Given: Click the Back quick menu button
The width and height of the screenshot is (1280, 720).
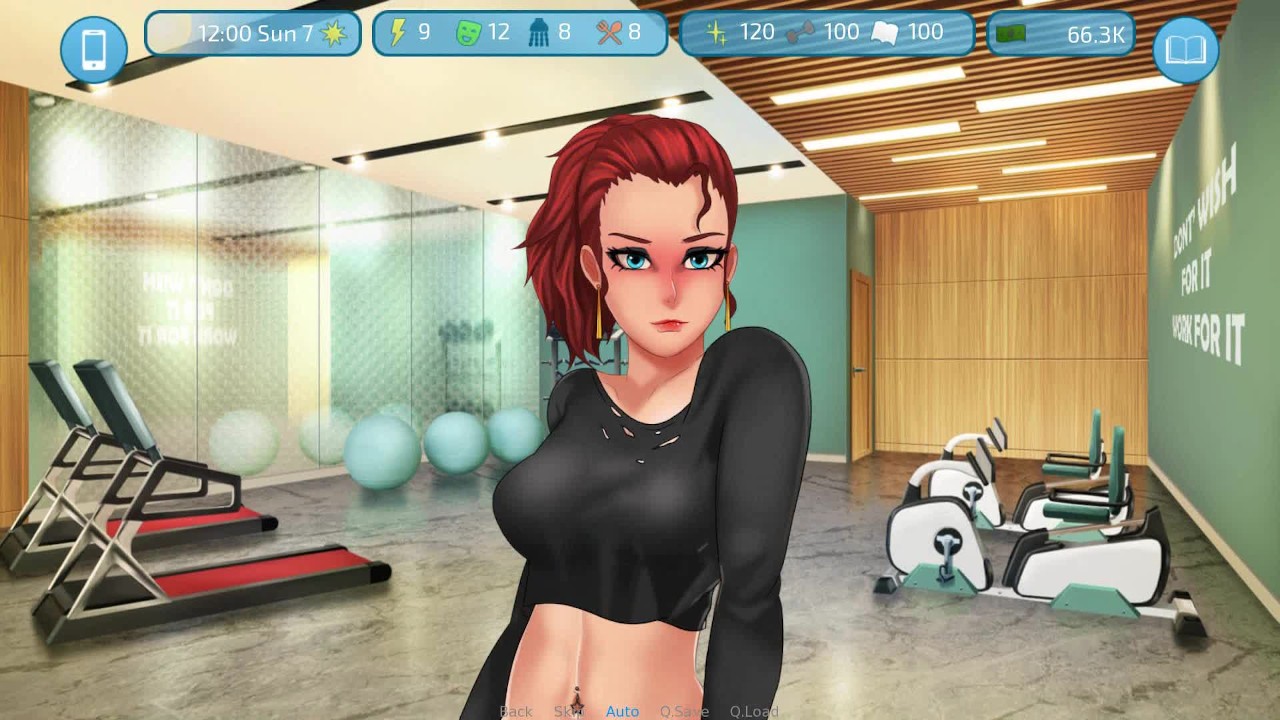Looking at the screenshot, I should (x=516, y=711).
